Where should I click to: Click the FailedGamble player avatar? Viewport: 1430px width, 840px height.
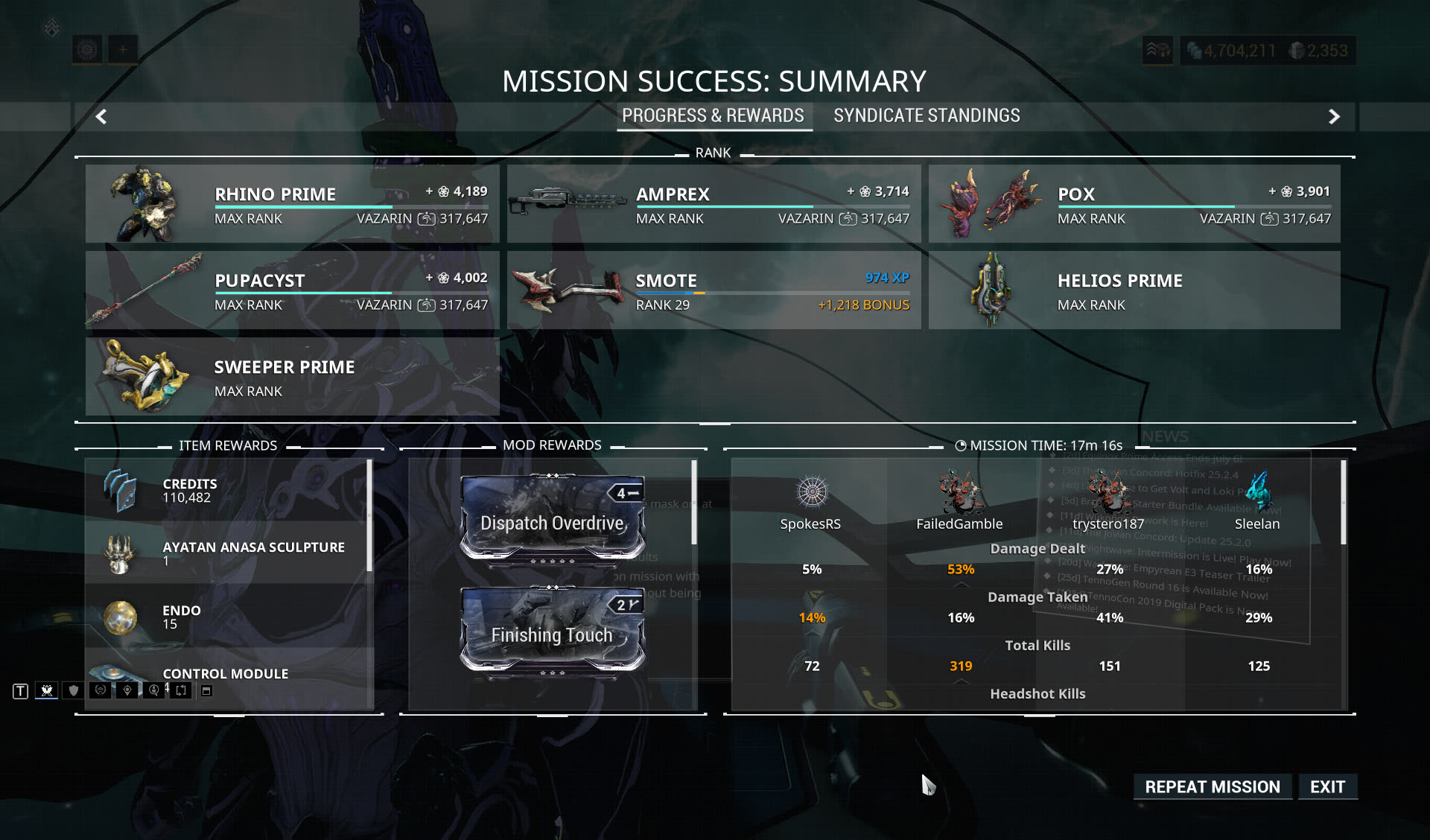tap(959, 491)
